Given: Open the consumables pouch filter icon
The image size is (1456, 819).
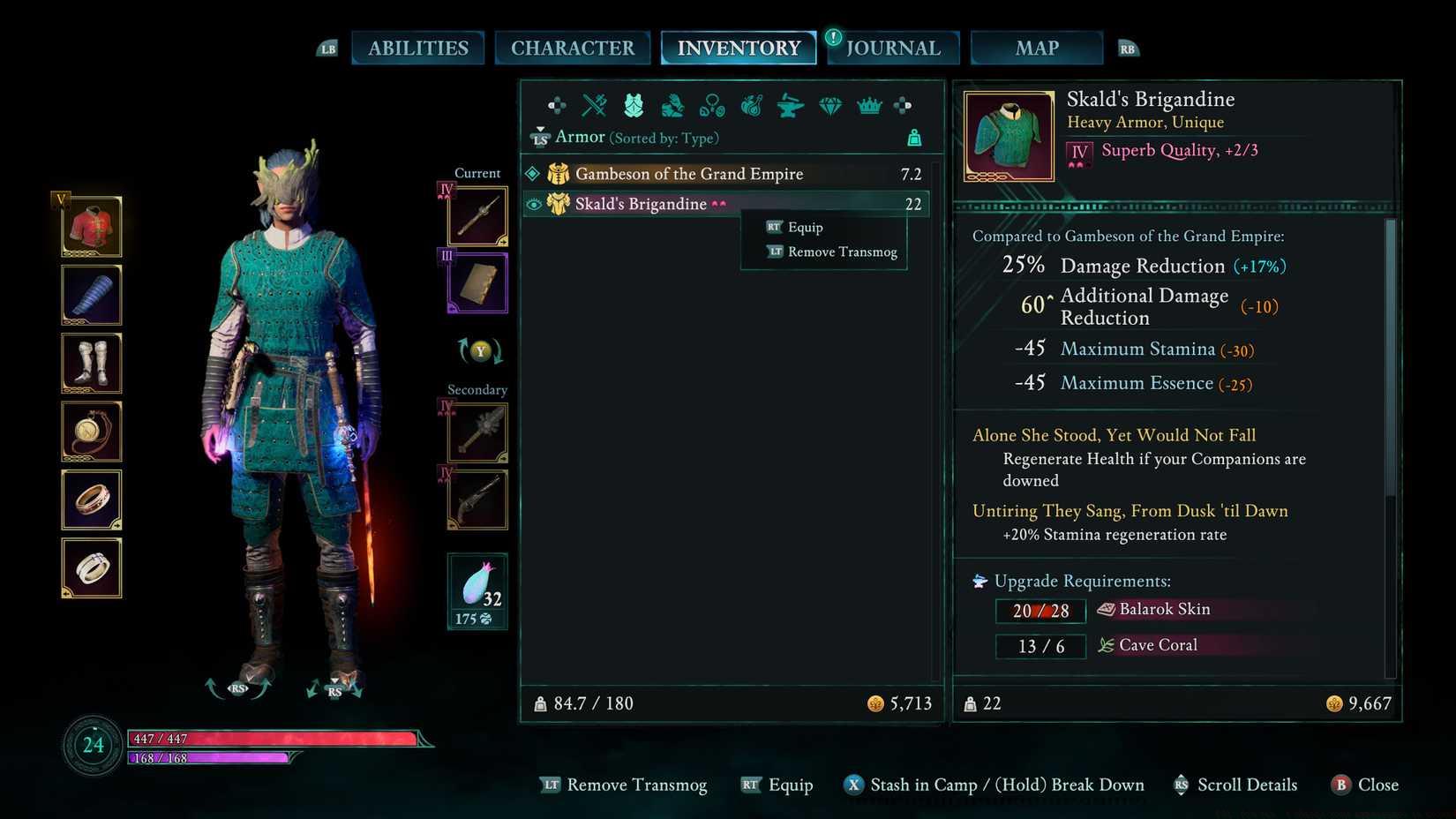Looking at the screenshot, I should tap(750, 106).
